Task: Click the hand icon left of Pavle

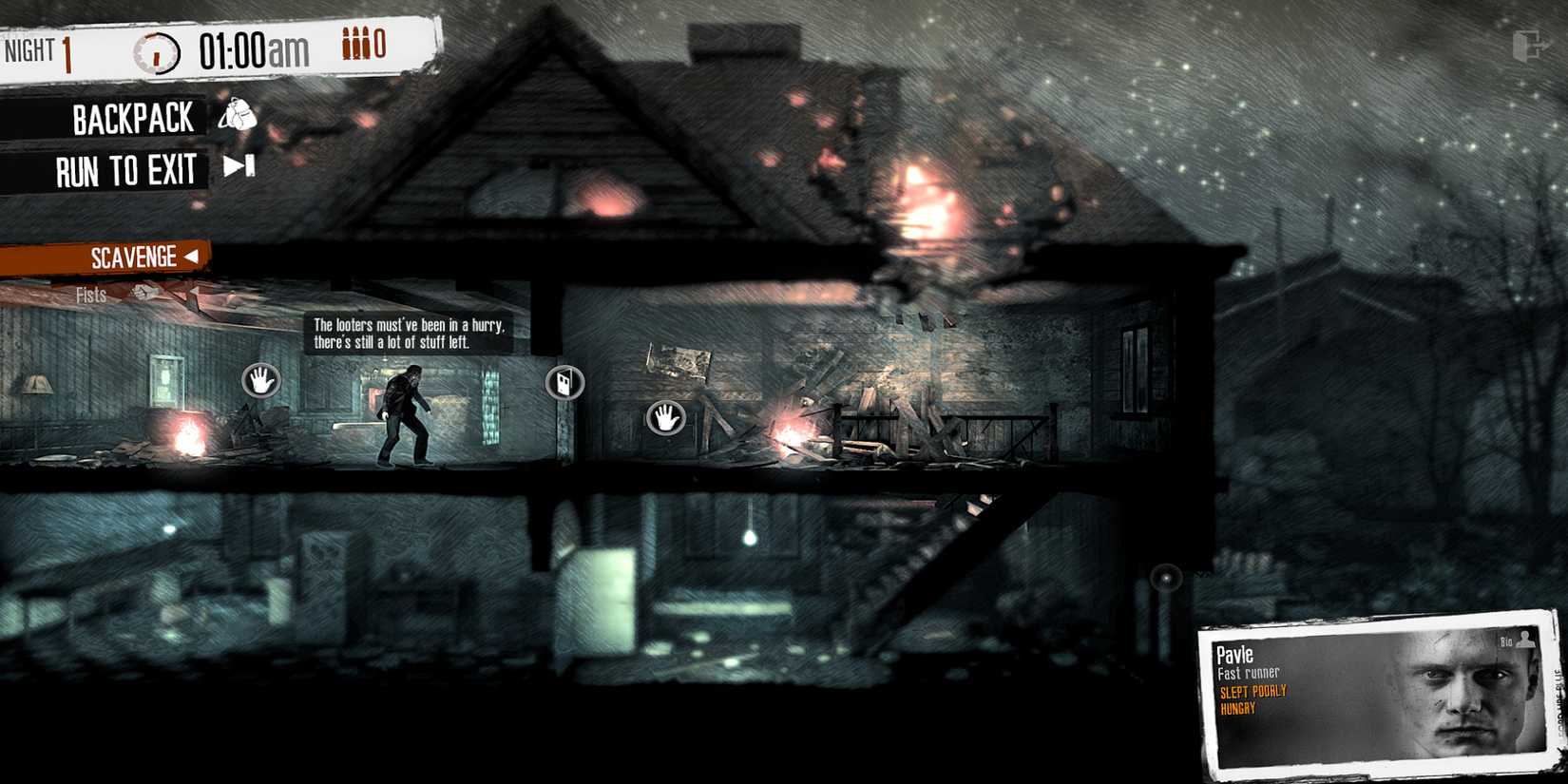Action: (261, 380)
